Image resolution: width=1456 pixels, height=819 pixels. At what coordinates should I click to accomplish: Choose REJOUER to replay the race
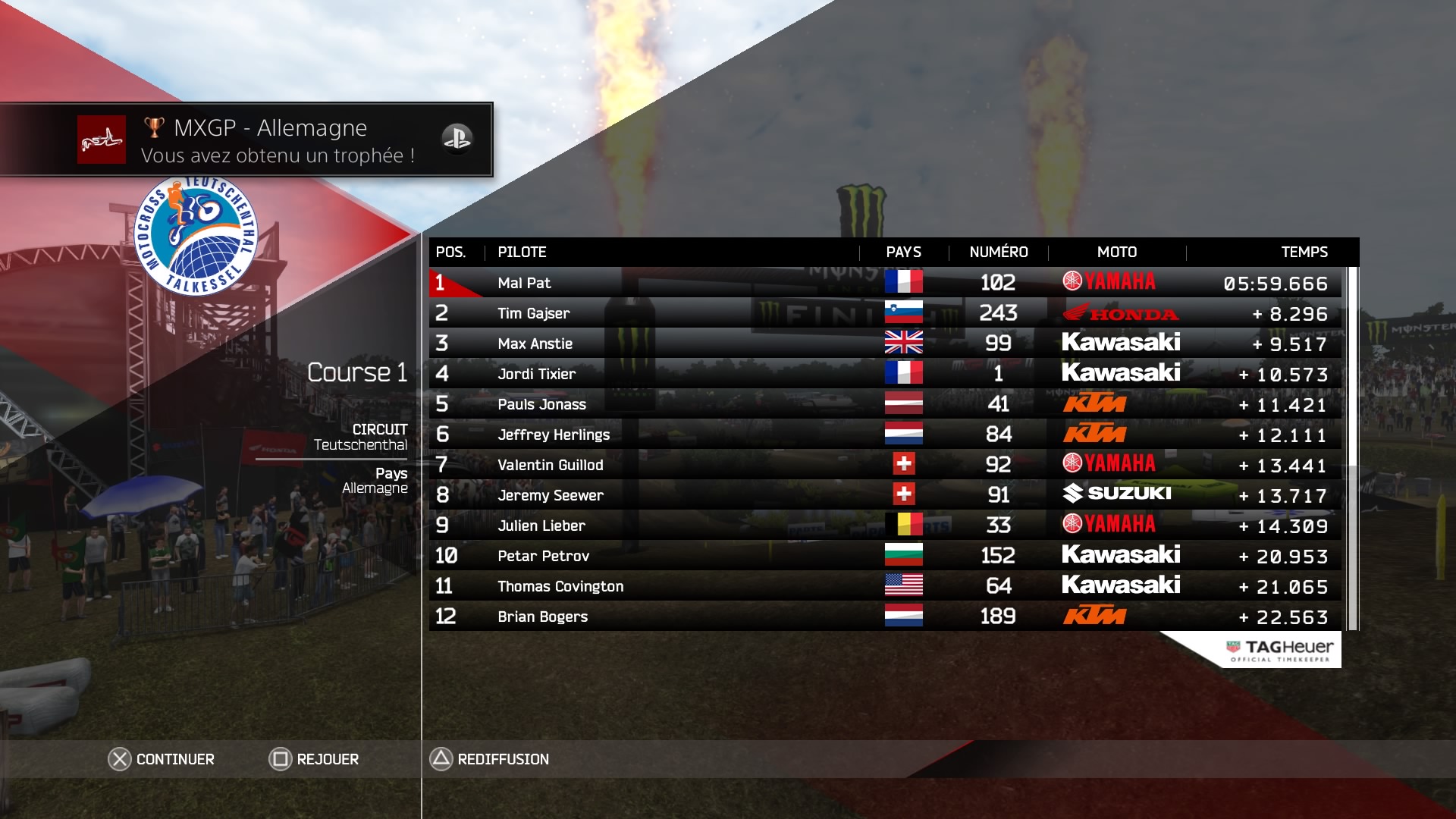click(x=314, y=759)
